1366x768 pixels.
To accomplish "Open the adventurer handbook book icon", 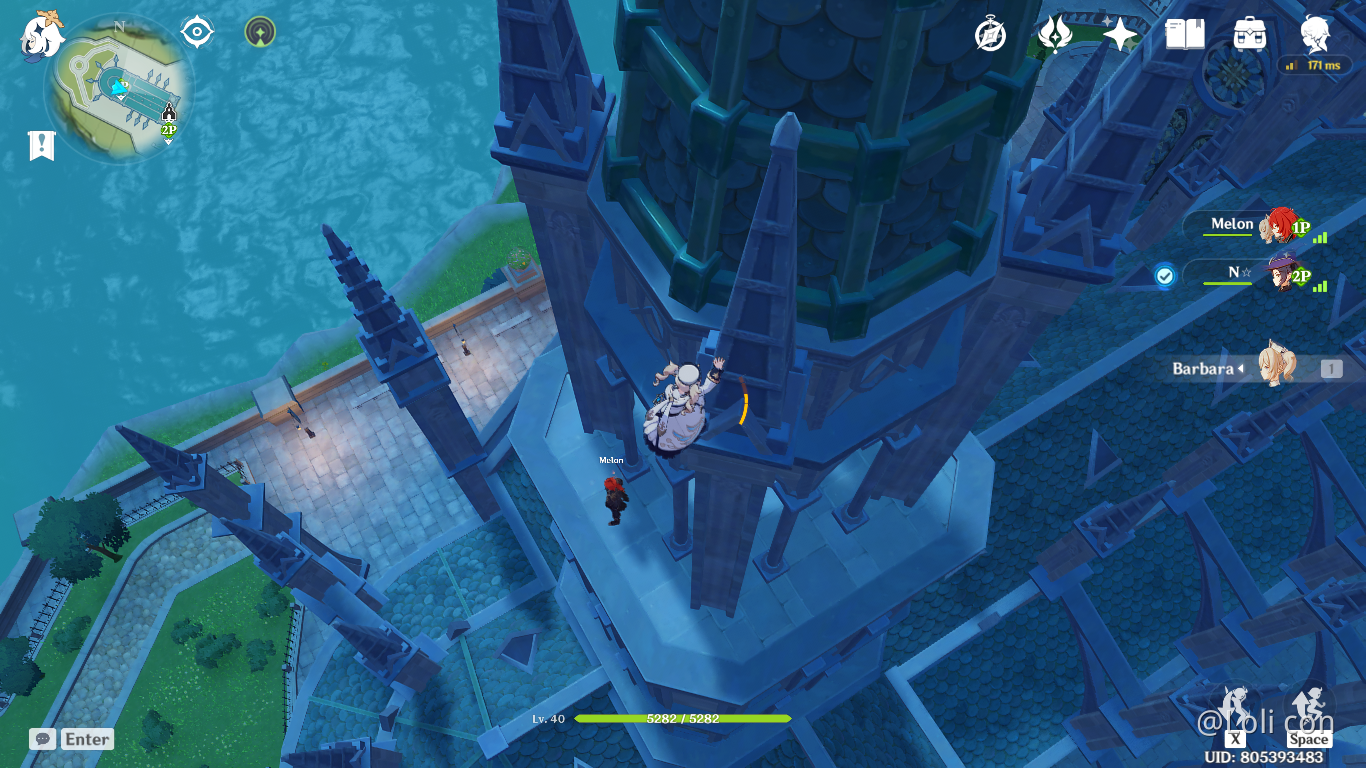I will [1185, 34].
